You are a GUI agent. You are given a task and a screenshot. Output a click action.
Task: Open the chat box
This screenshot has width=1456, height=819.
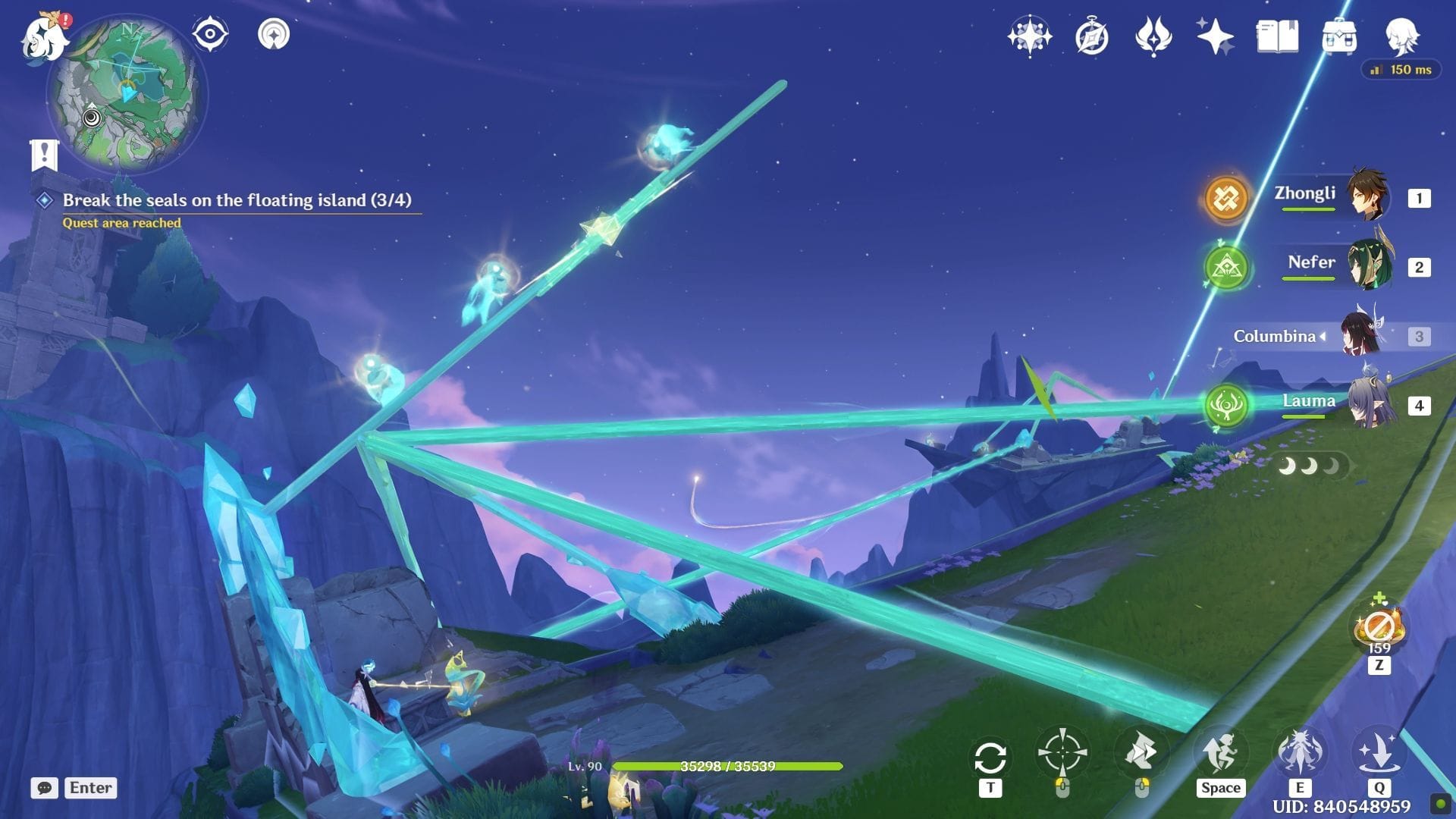tap(45, 788)
